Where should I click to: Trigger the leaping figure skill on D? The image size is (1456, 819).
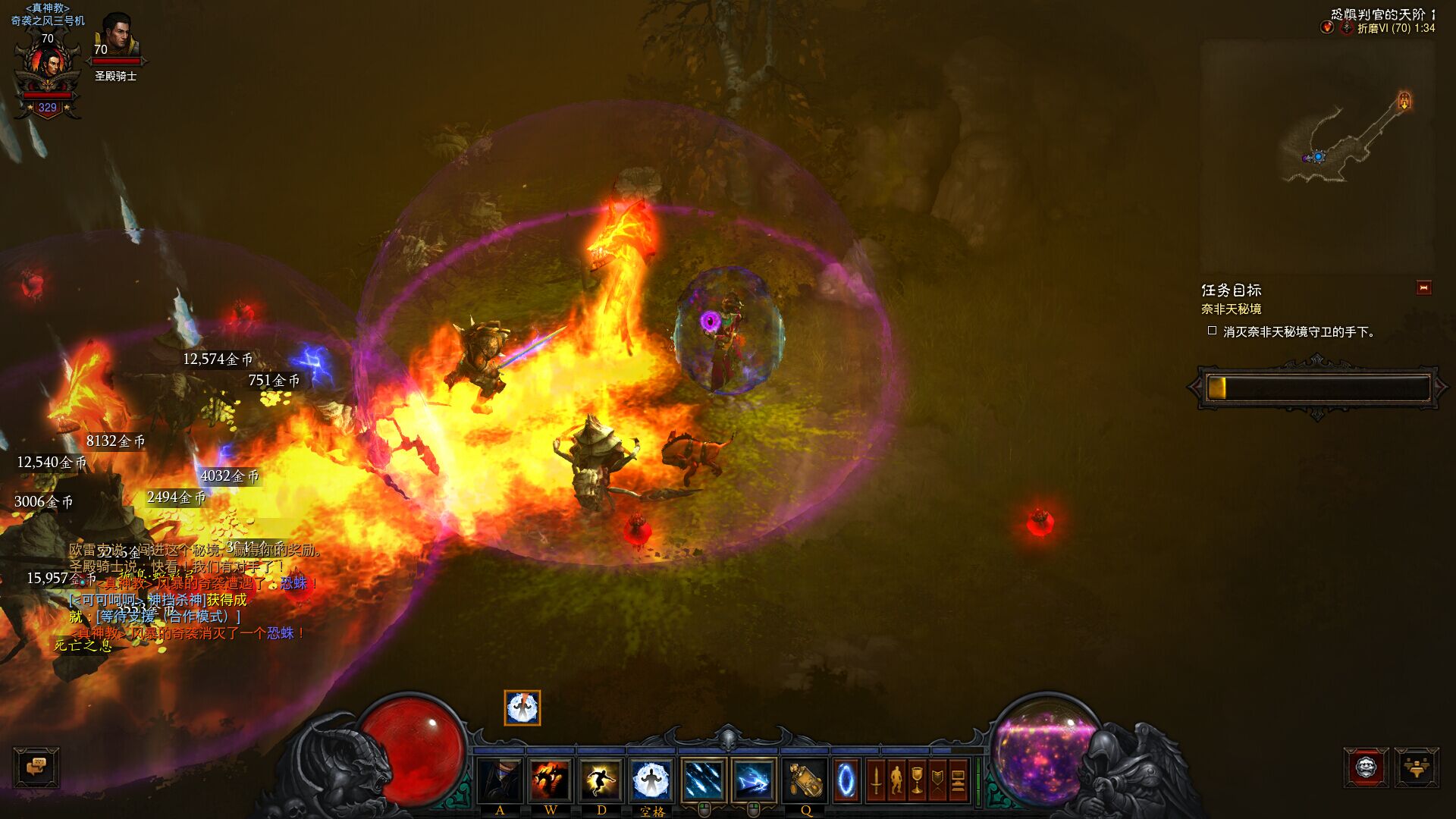[601, 780]
